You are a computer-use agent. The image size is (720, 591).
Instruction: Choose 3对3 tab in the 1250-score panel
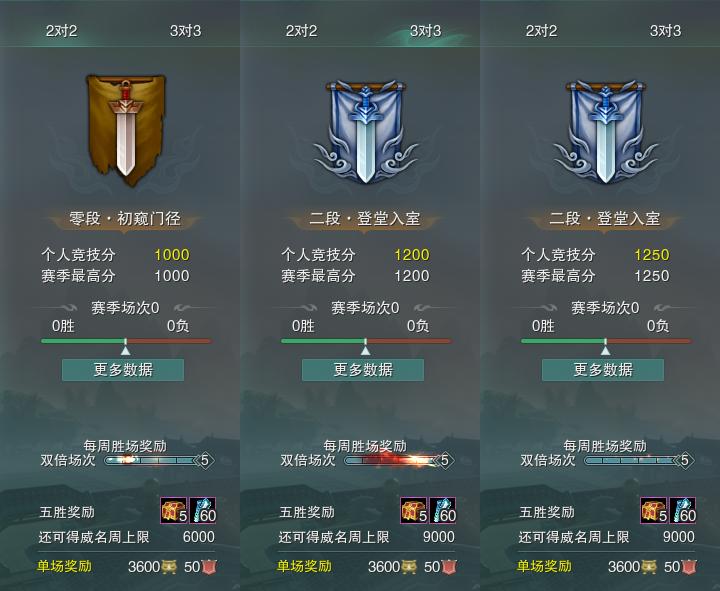coord(665,30)
